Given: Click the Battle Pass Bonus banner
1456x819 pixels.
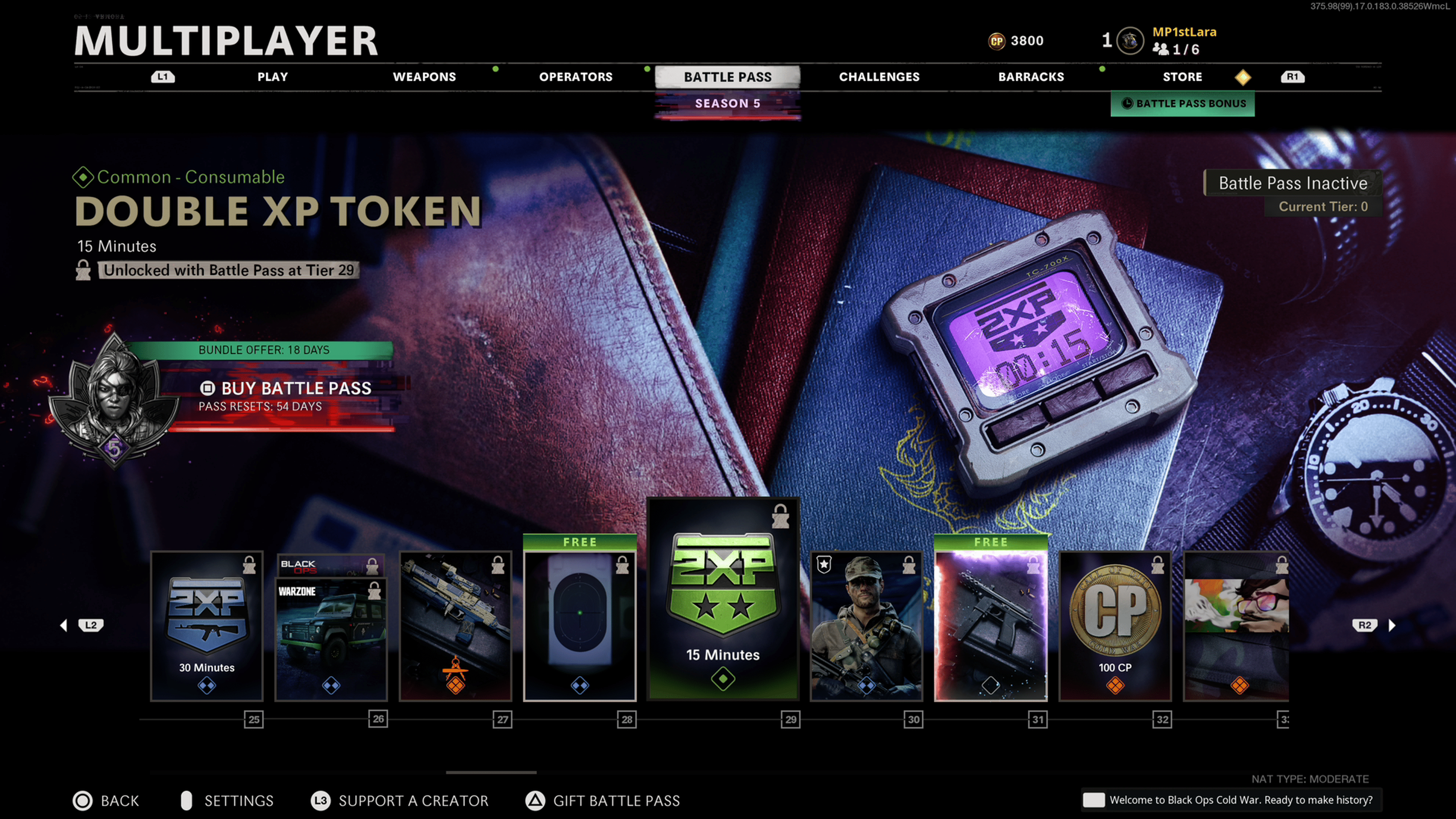Looking at the screenshot, I should [x=1183, y=104].
